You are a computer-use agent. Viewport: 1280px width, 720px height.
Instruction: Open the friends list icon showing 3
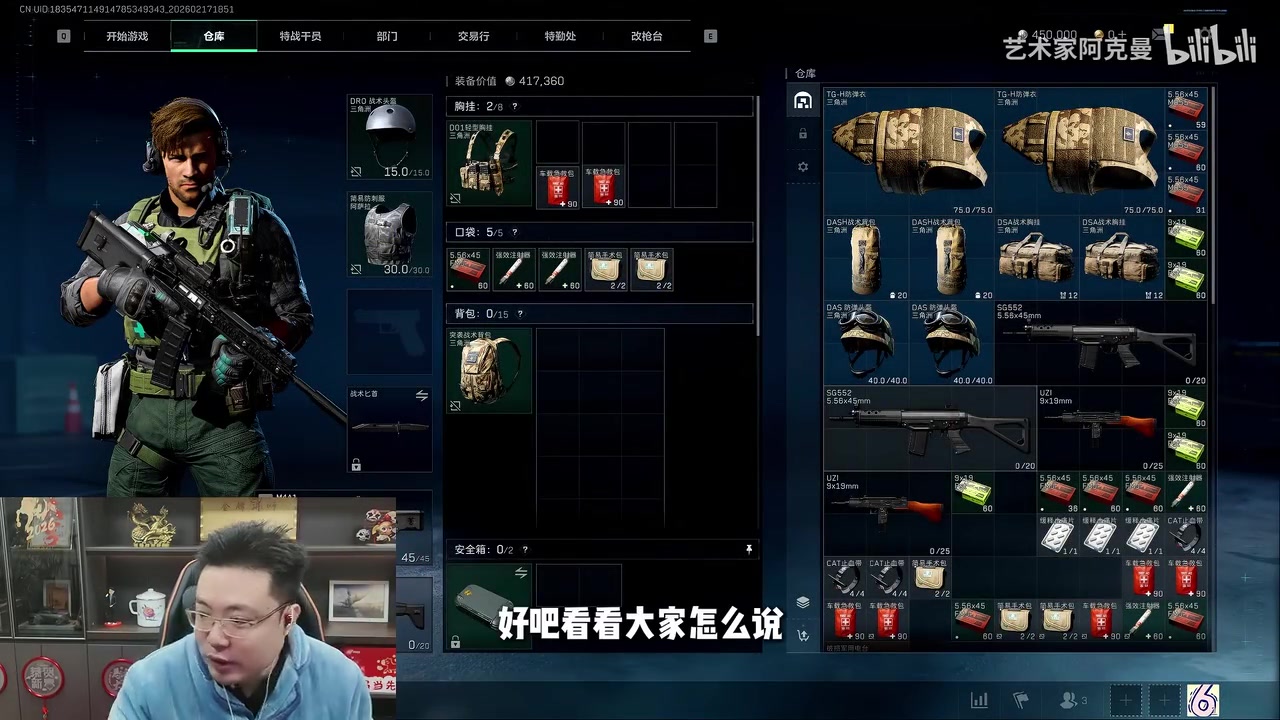click(1066, 700)
